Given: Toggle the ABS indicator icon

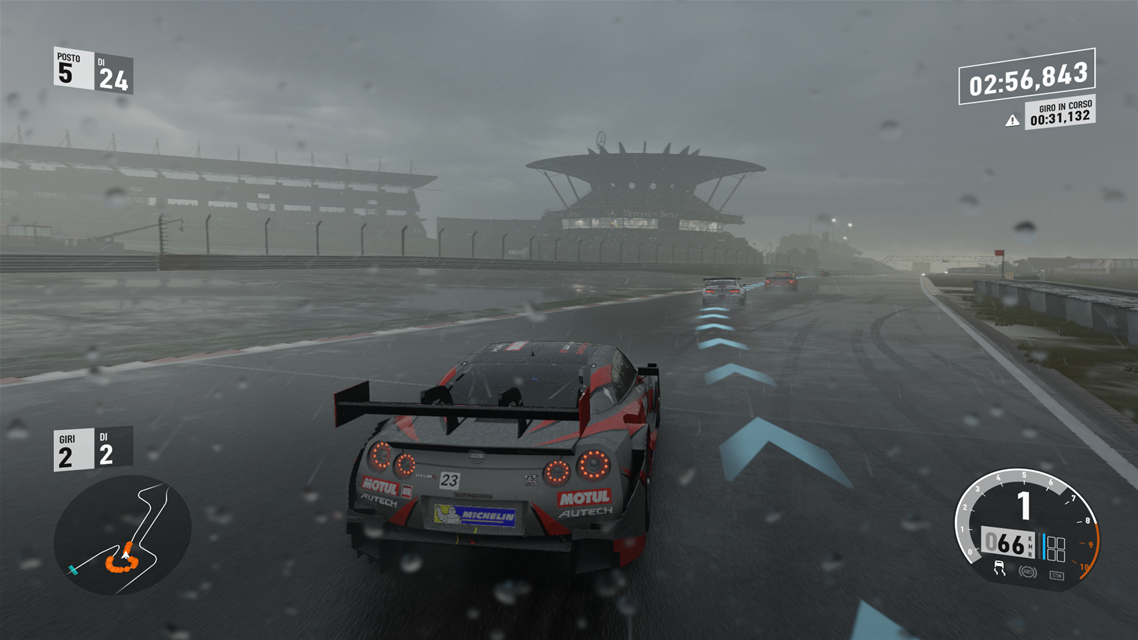Looking at the screenshot, I should coord(1027,573).
